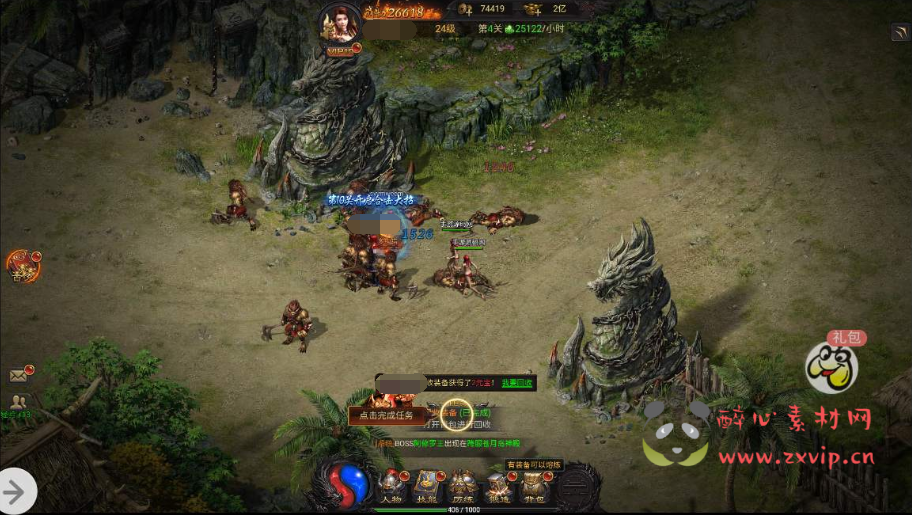This screenshot has width=912, height=515.
Task: Open the mail envelope icon
Action: coord(19,376)
